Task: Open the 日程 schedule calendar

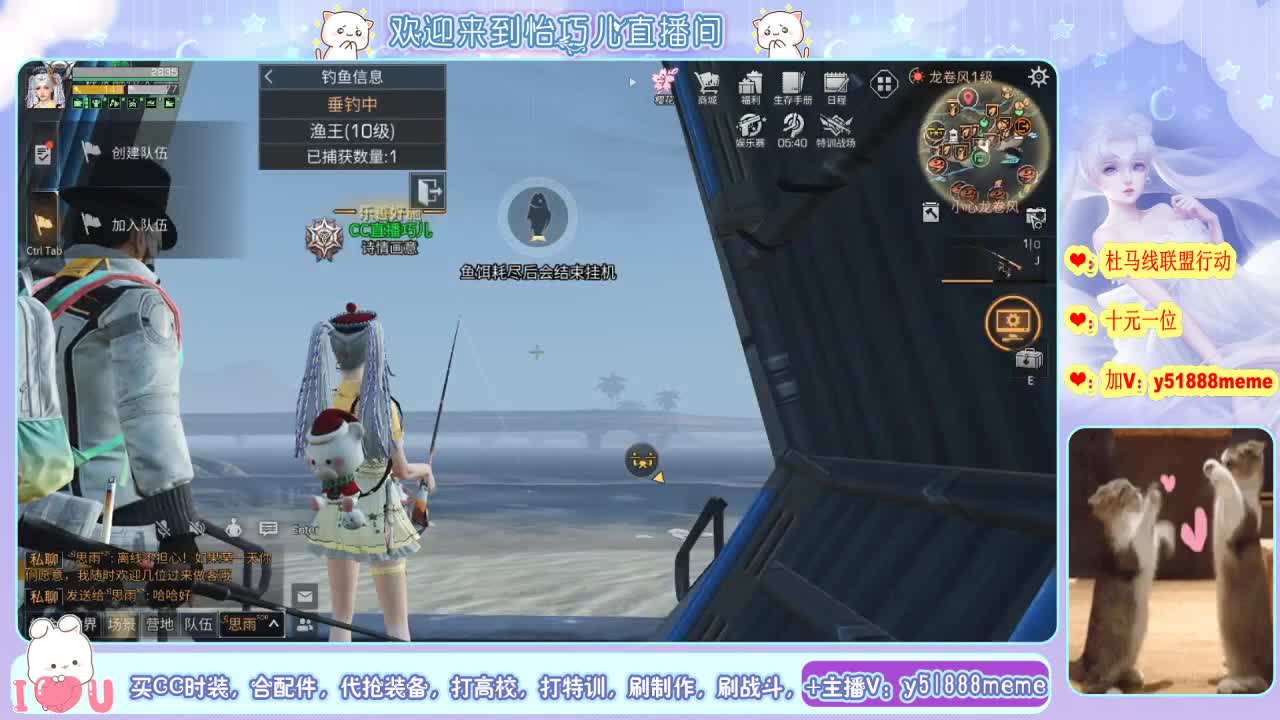Action: pos(835,83)
